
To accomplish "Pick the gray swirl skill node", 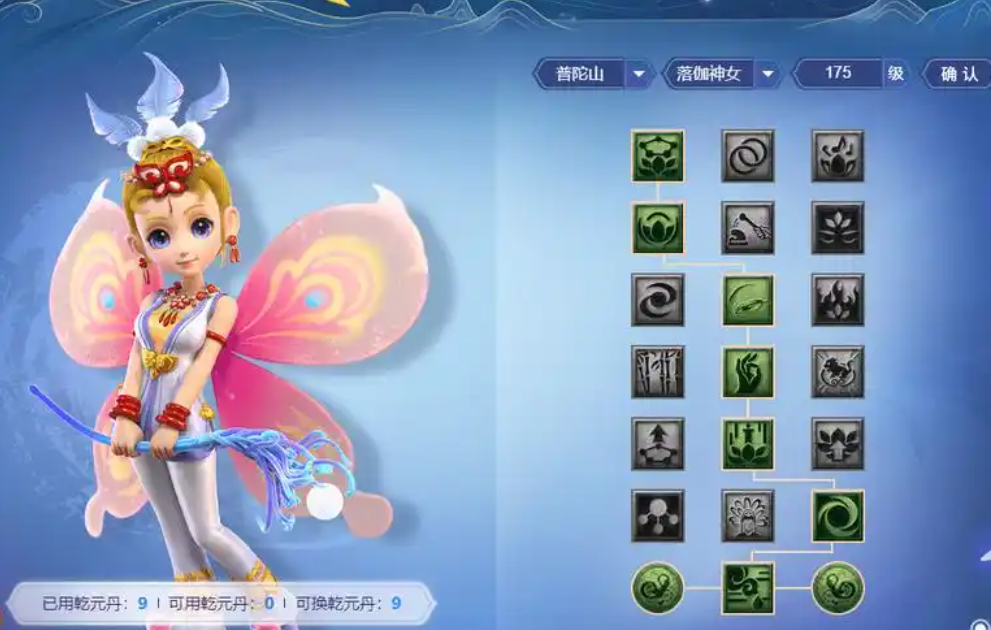I will pos(657,300).
